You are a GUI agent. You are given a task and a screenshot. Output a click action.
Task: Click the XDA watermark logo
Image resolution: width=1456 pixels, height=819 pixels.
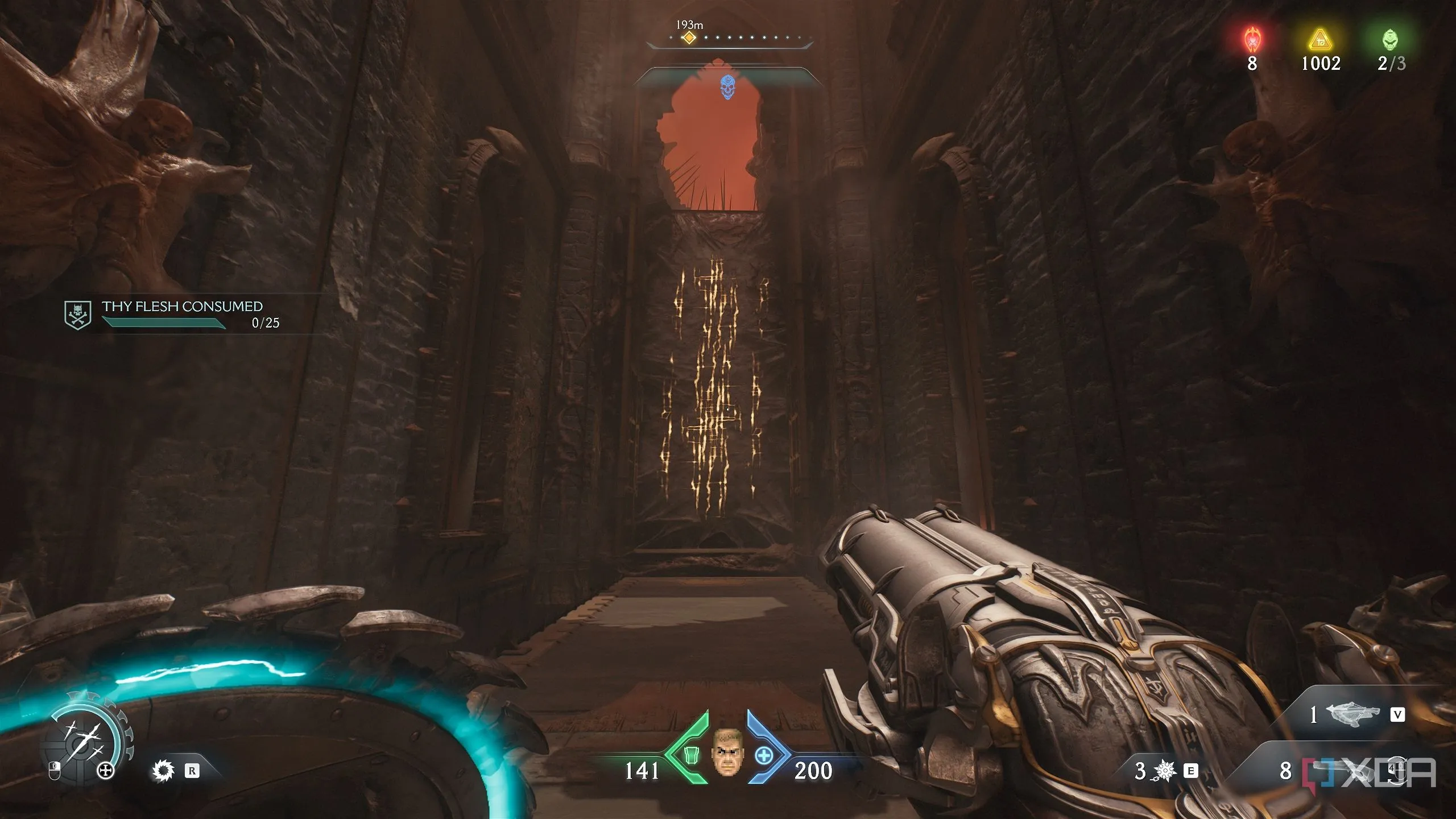click(x=1370, y=773)
